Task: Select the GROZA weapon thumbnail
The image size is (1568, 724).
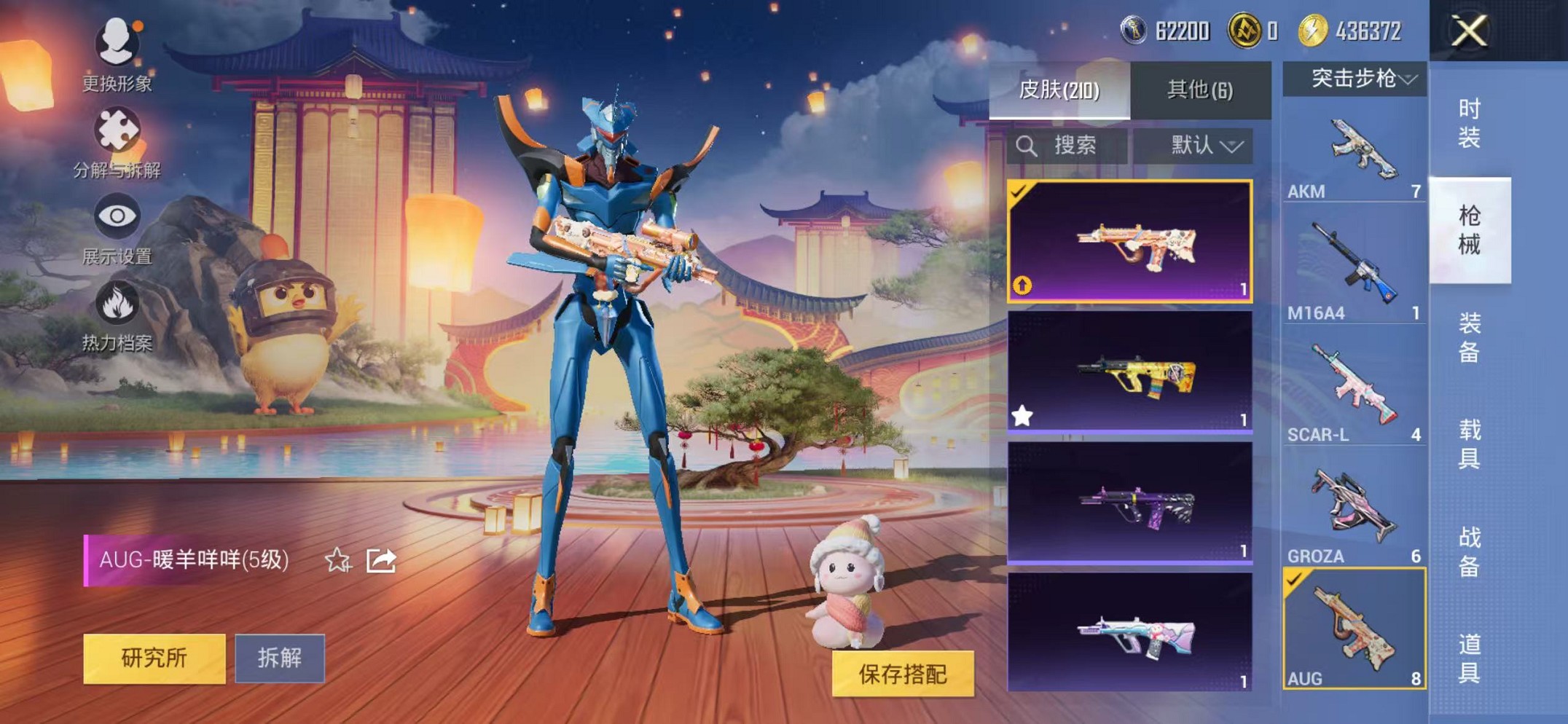Action: coord(1357,503)
